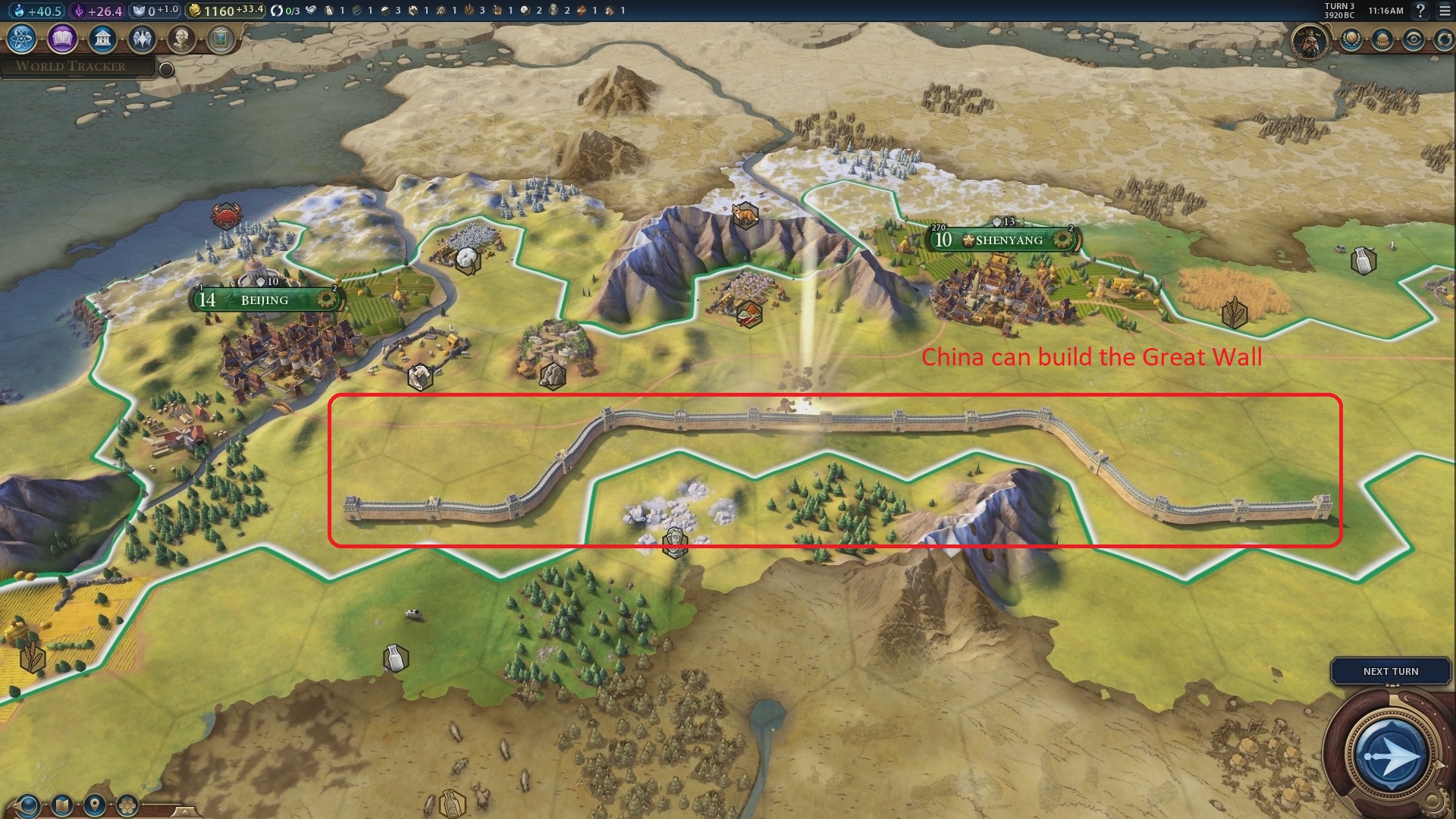Open the Technology tree via the atom icon

click(21, 35)
